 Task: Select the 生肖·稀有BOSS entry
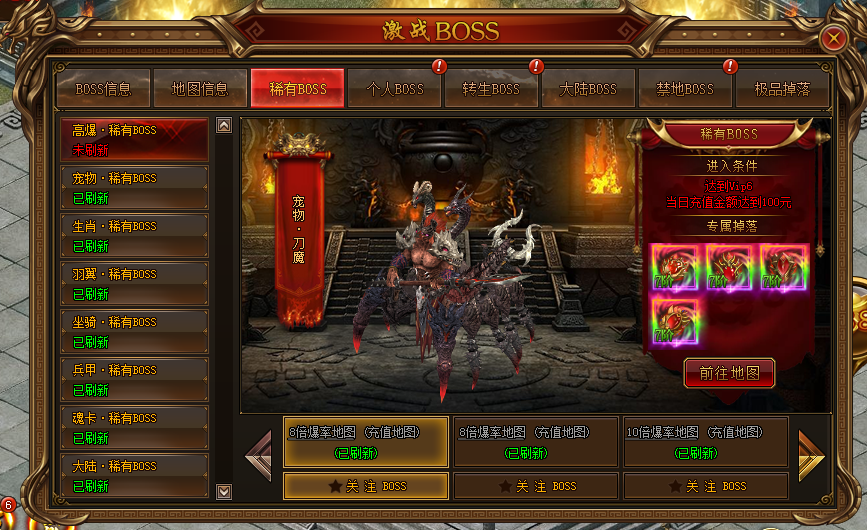(134, 236)
